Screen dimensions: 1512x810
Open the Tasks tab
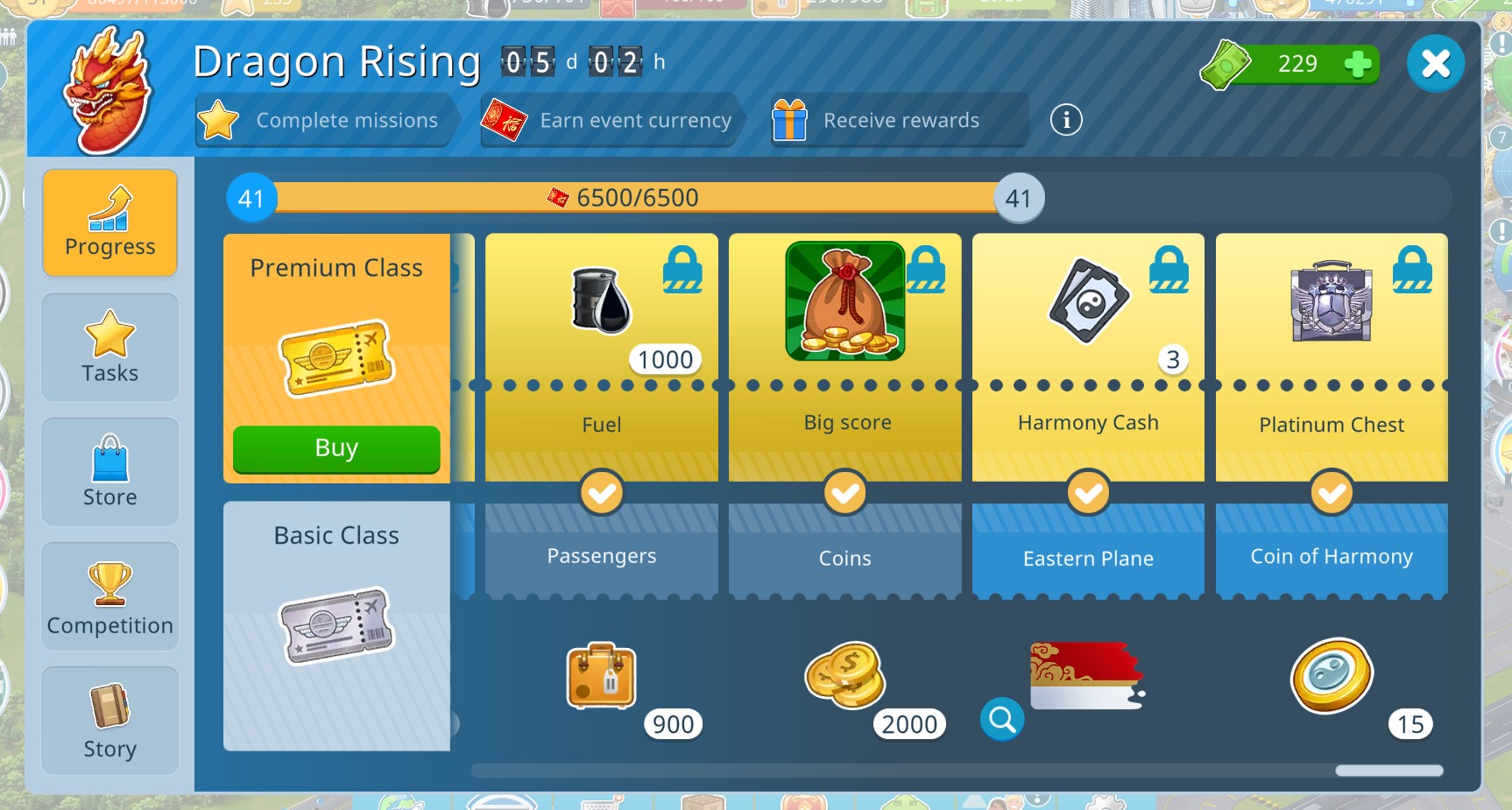click(110, 348)
